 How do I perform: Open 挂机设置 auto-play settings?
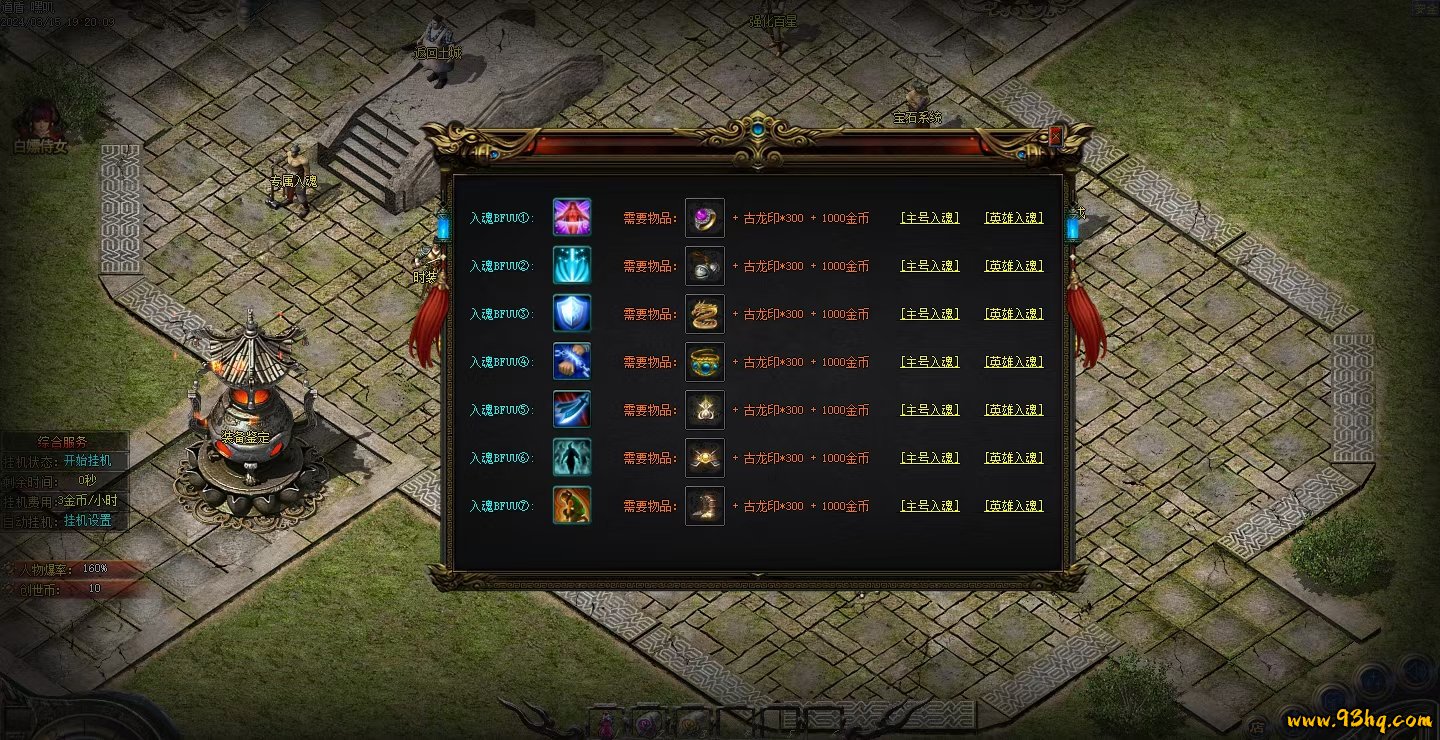(88, 521)
